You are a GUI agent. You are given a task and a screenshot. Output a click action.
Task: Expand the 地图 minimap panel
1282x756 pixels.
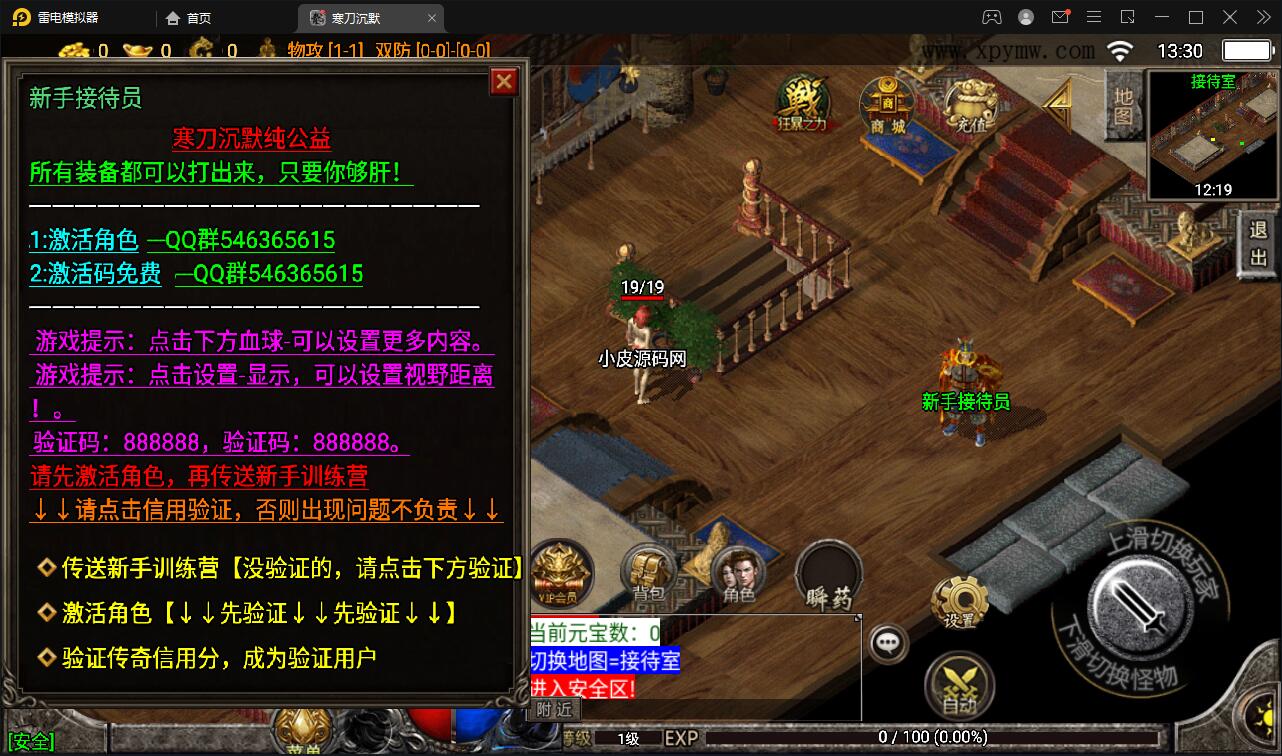click(x=1122, y=108)
